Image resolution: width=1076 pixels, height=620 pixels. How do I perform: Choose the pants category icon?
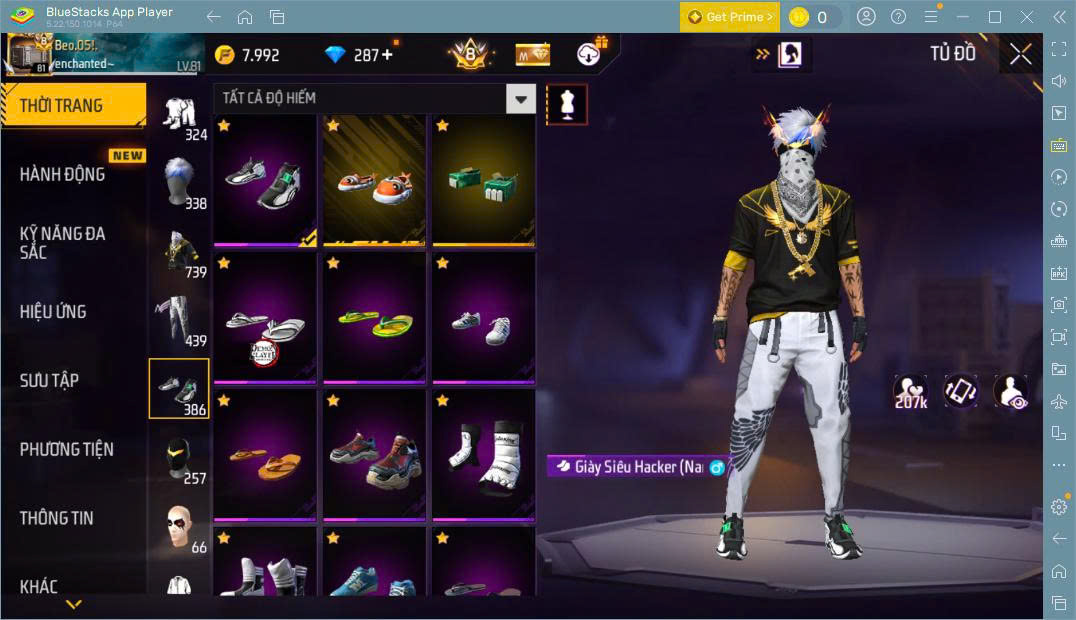coord(178,318)
